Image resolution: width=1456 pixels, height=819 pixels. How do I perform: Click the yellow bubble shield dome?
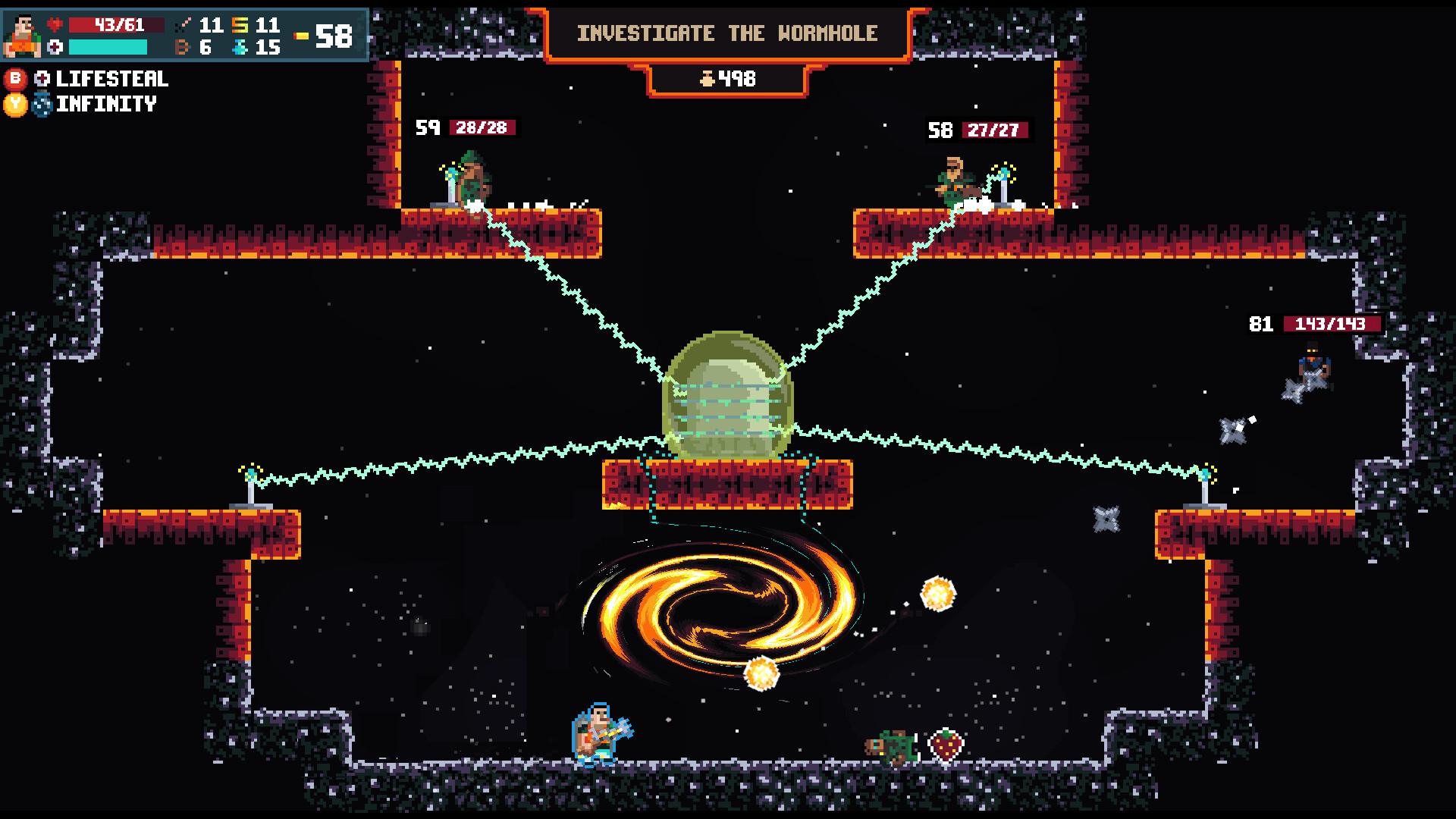coord(728,394)
